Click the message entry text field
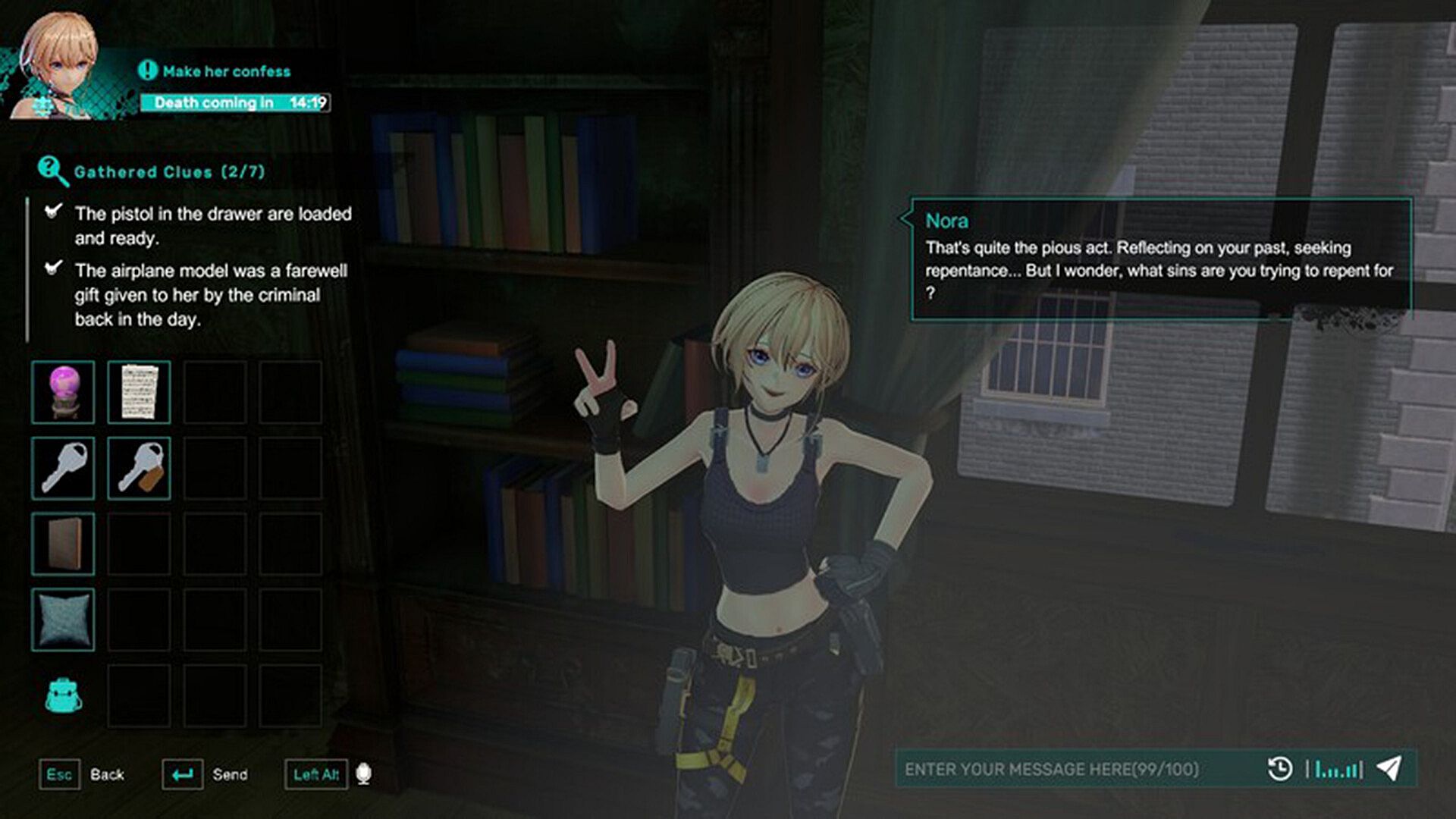 (x=1077, y=769)
